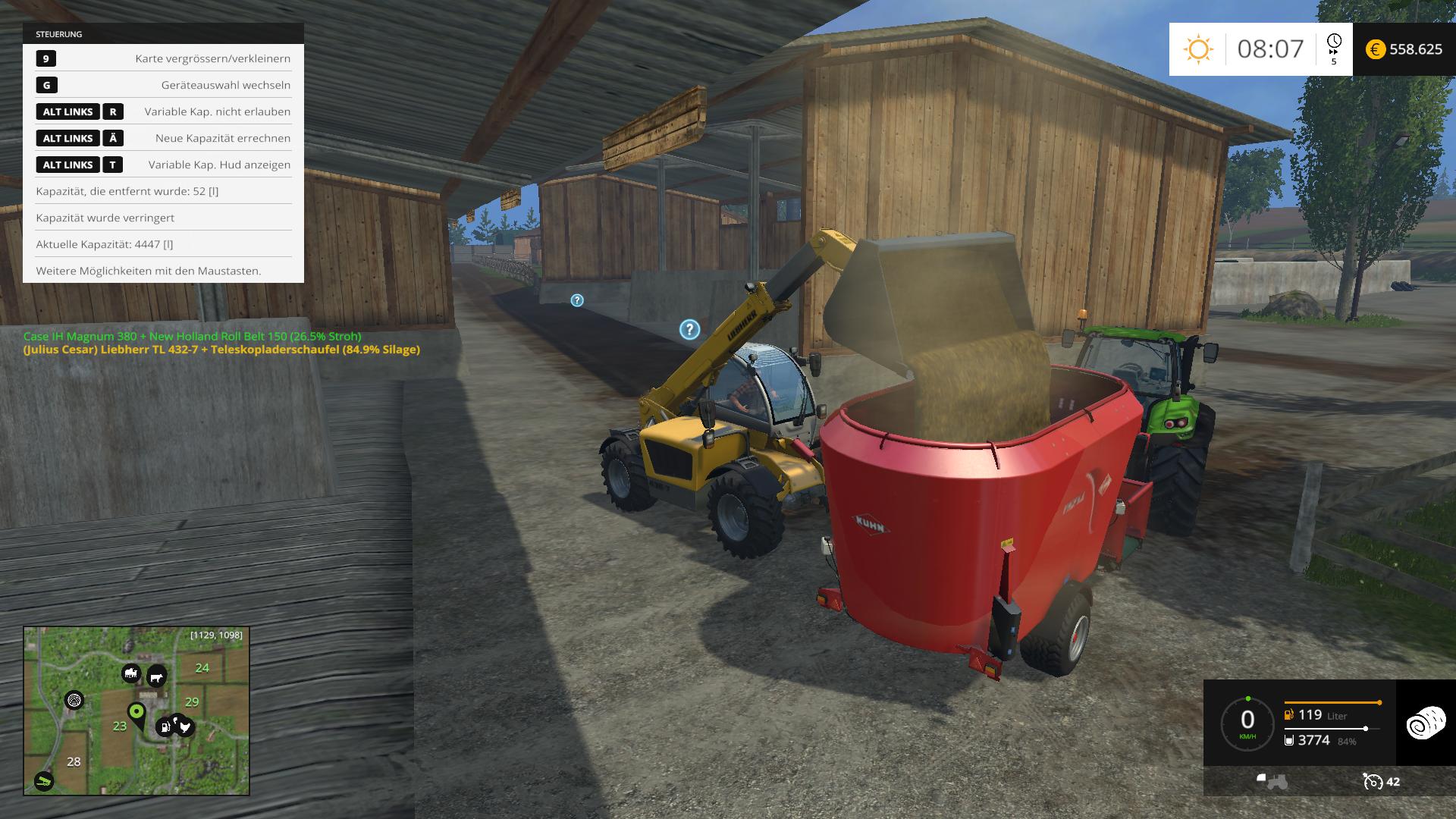Click the wool ball marker on the minimap
Image resolution: width=1456 pixels, height=819 pixels.
[74, 700]
